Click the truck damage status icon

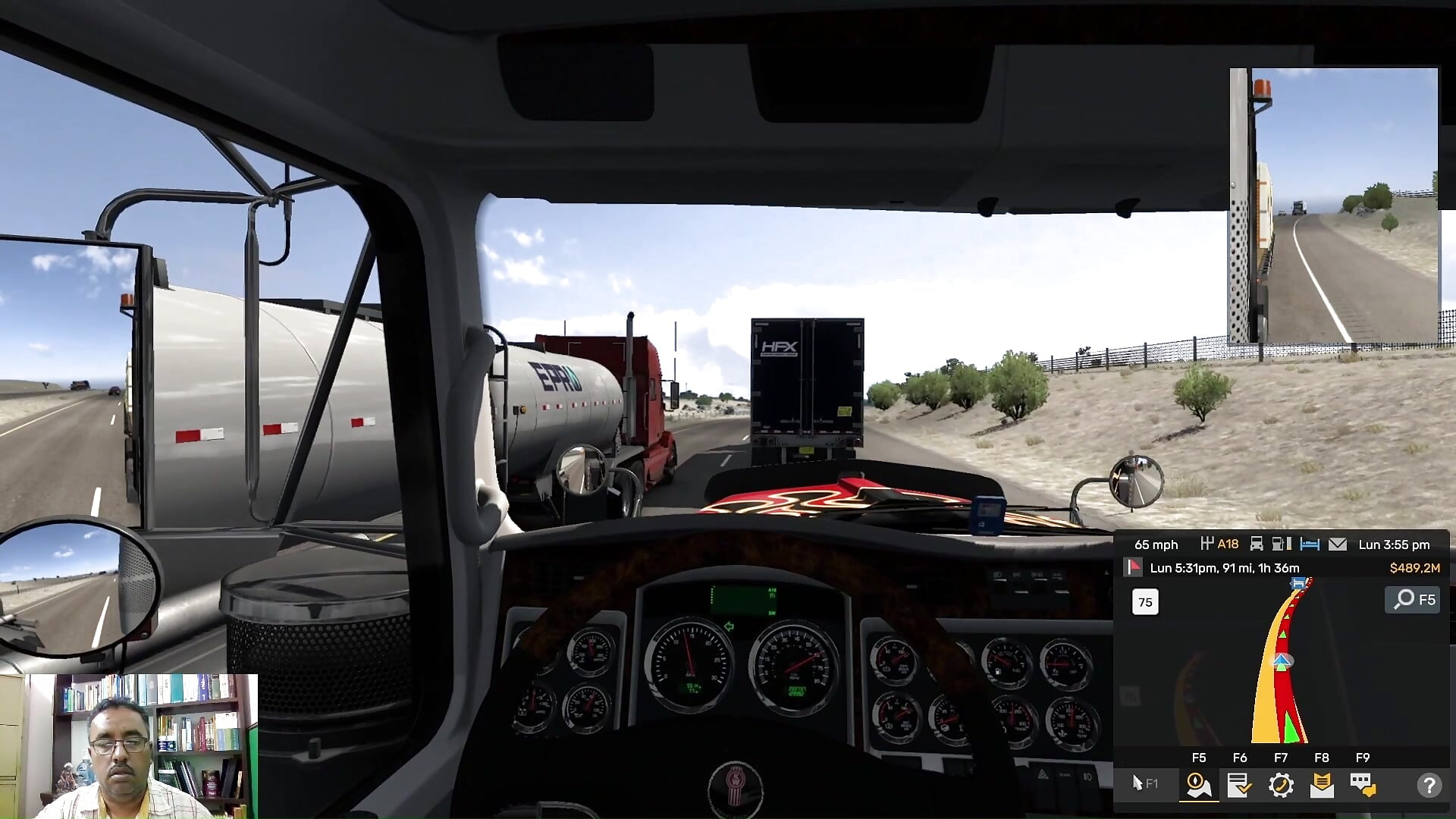(x=1257, y=544)
